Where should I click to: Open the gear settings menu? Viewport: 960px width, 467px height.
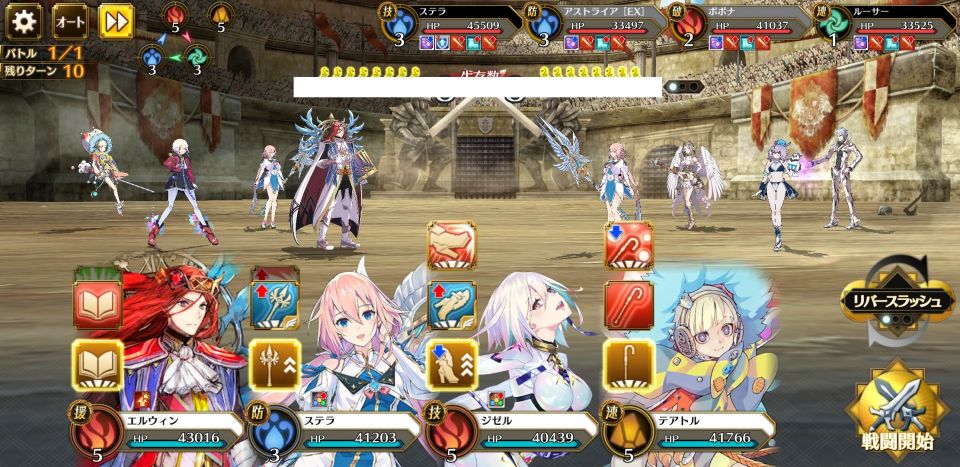(x=23, y=20)
